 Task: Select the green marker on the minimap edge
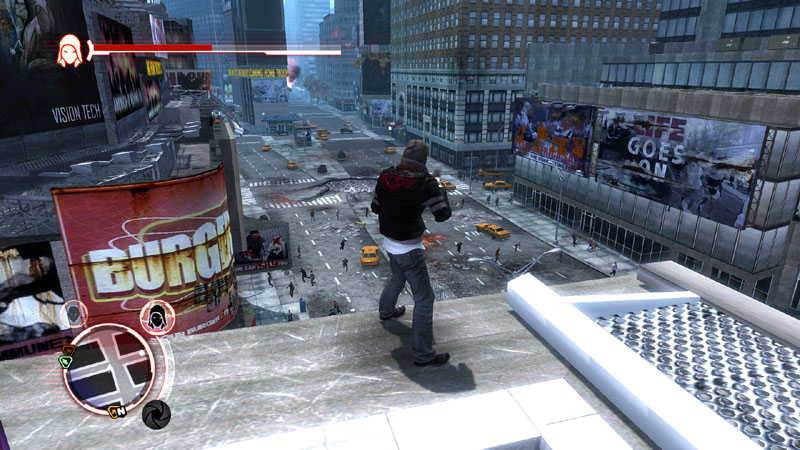click(x=66, y=362)
